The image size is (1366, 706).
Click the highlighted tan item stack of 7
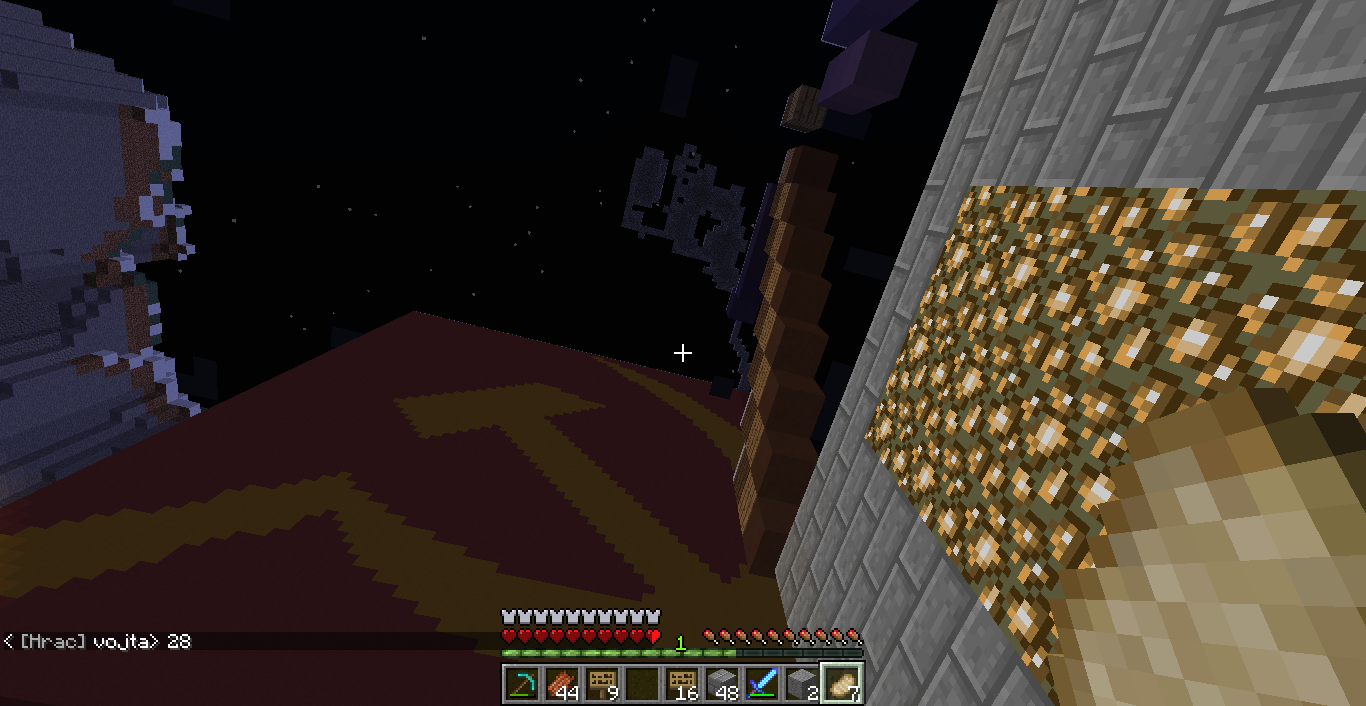[842, 684]
